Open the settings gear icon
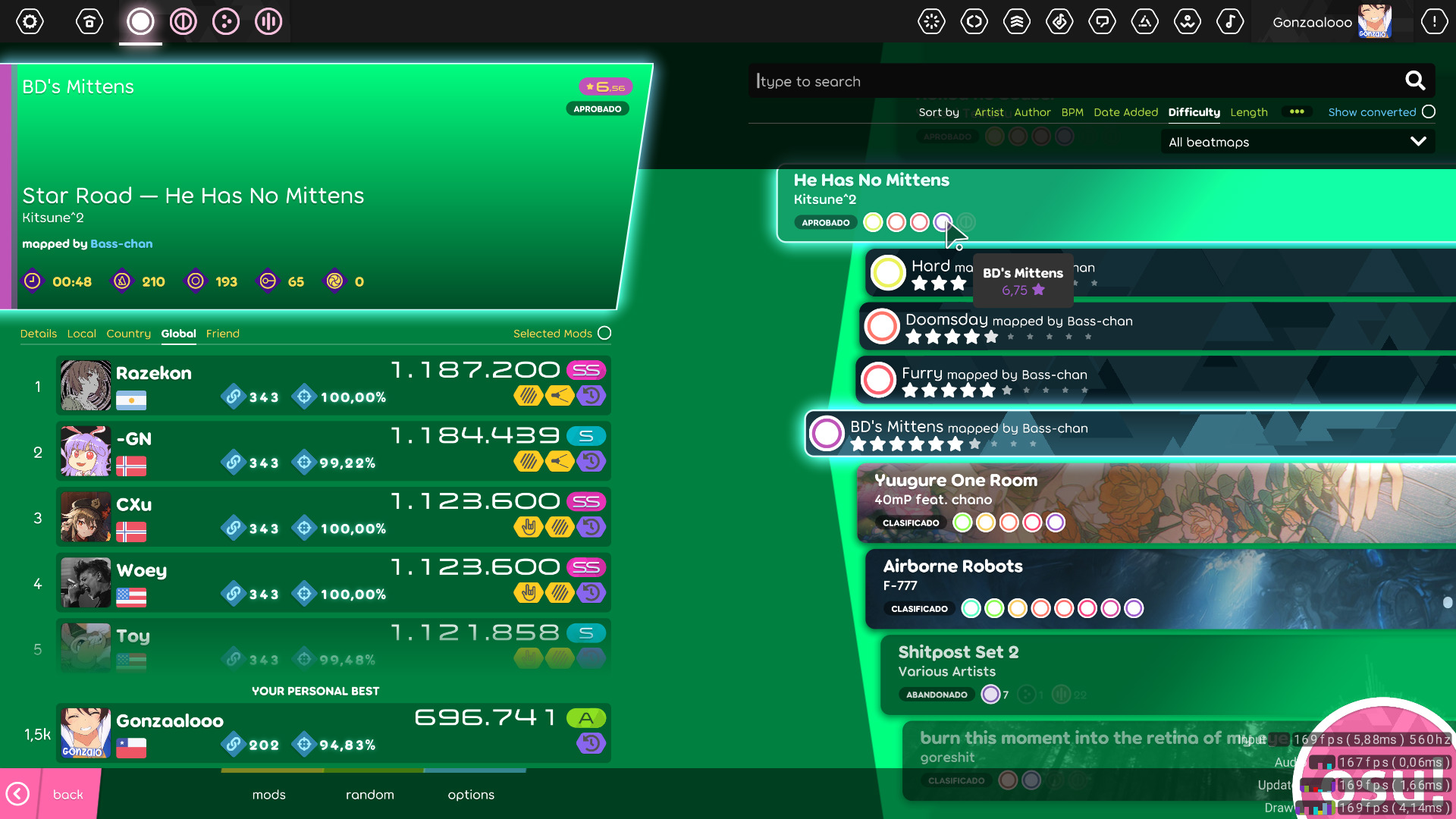Screen dimensions: 1456x819 tap(30, 21)
